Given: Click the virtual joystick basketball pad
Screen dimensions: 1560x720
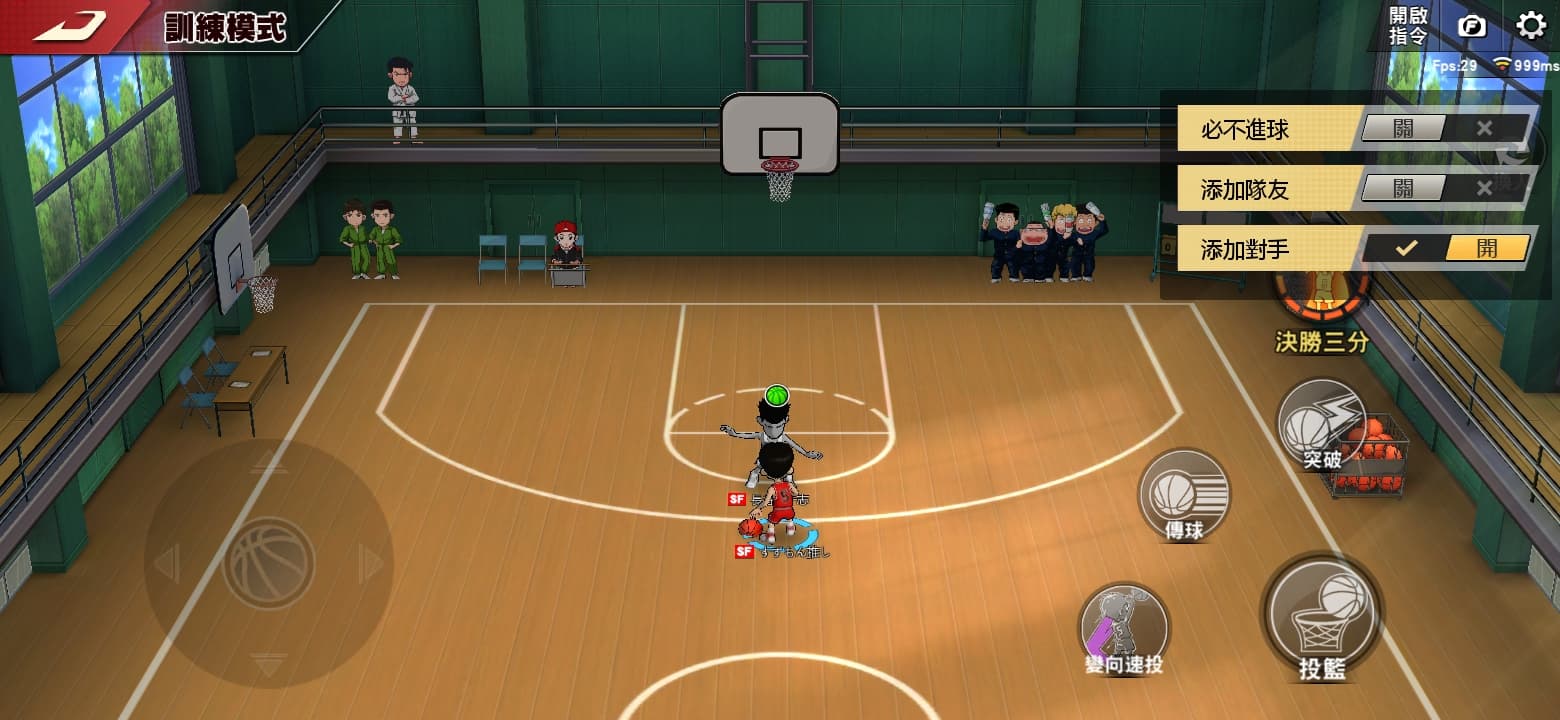Looking at the screenshot, I should tap(268, 563).
